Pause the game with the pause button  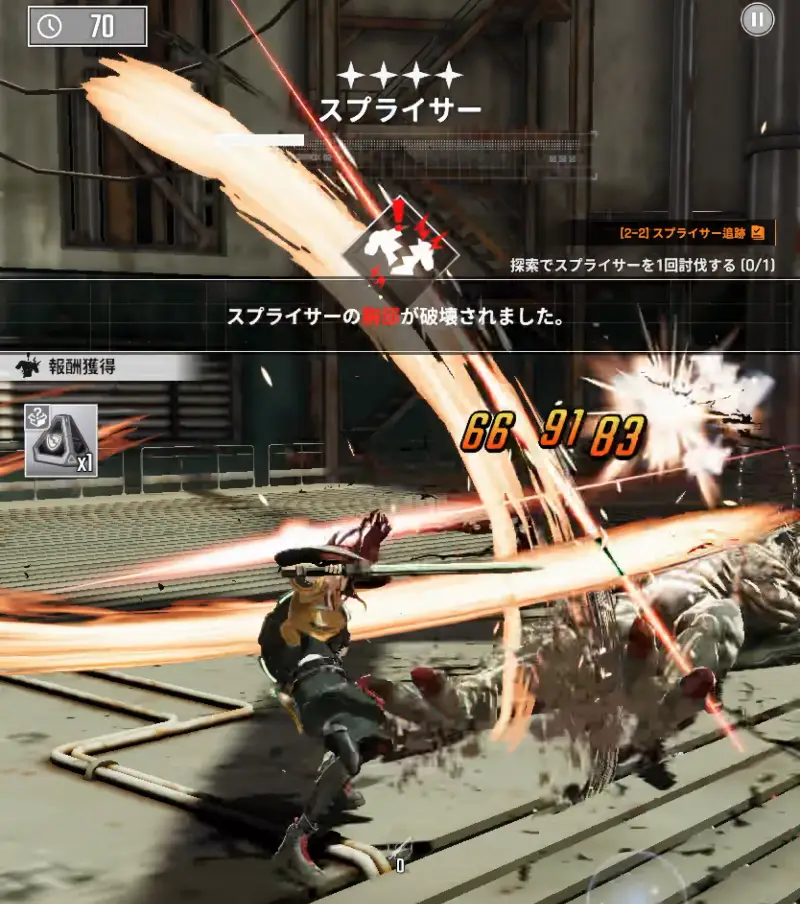point(757,19)
